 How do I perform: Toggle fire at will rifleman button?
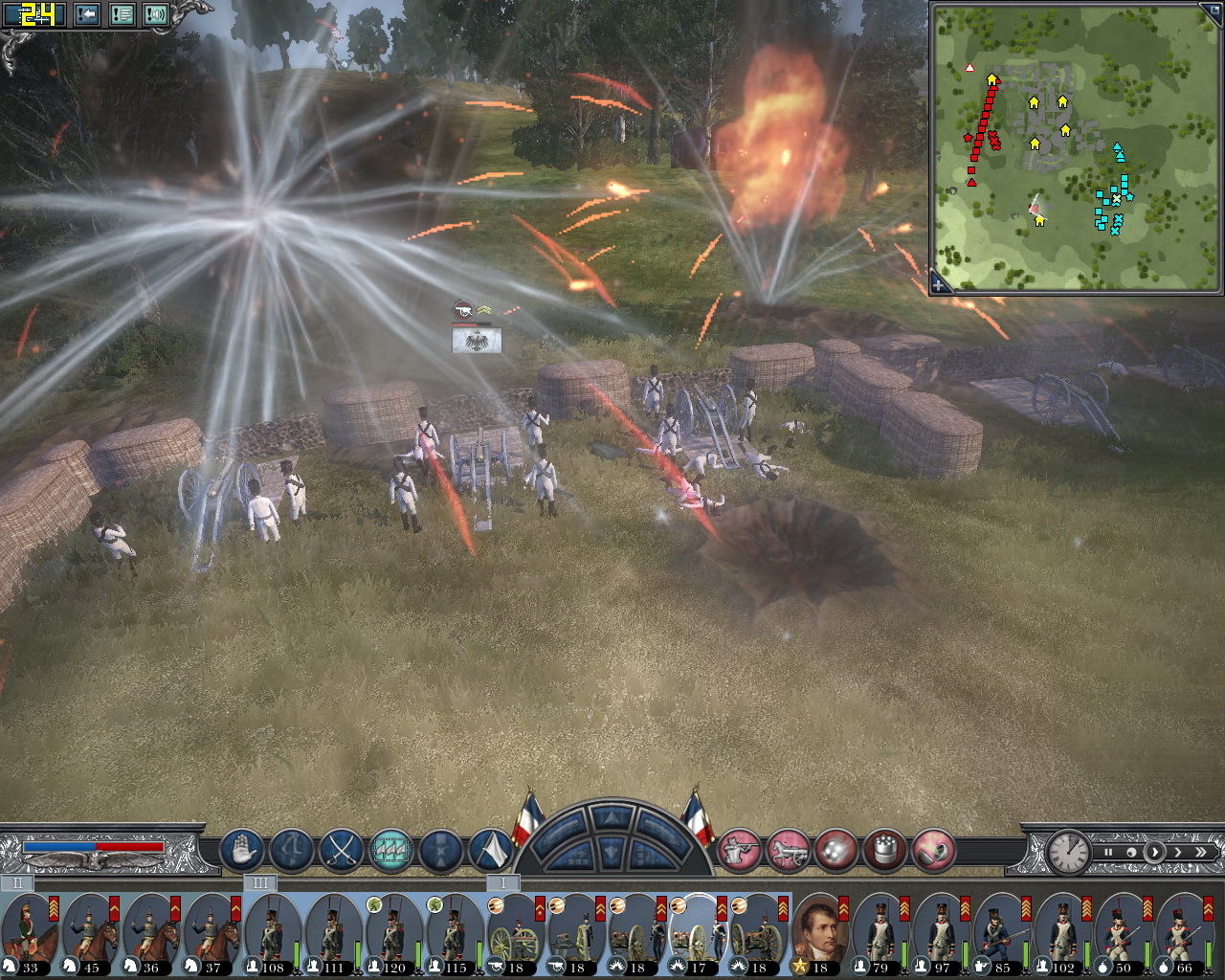click(739, 849)
